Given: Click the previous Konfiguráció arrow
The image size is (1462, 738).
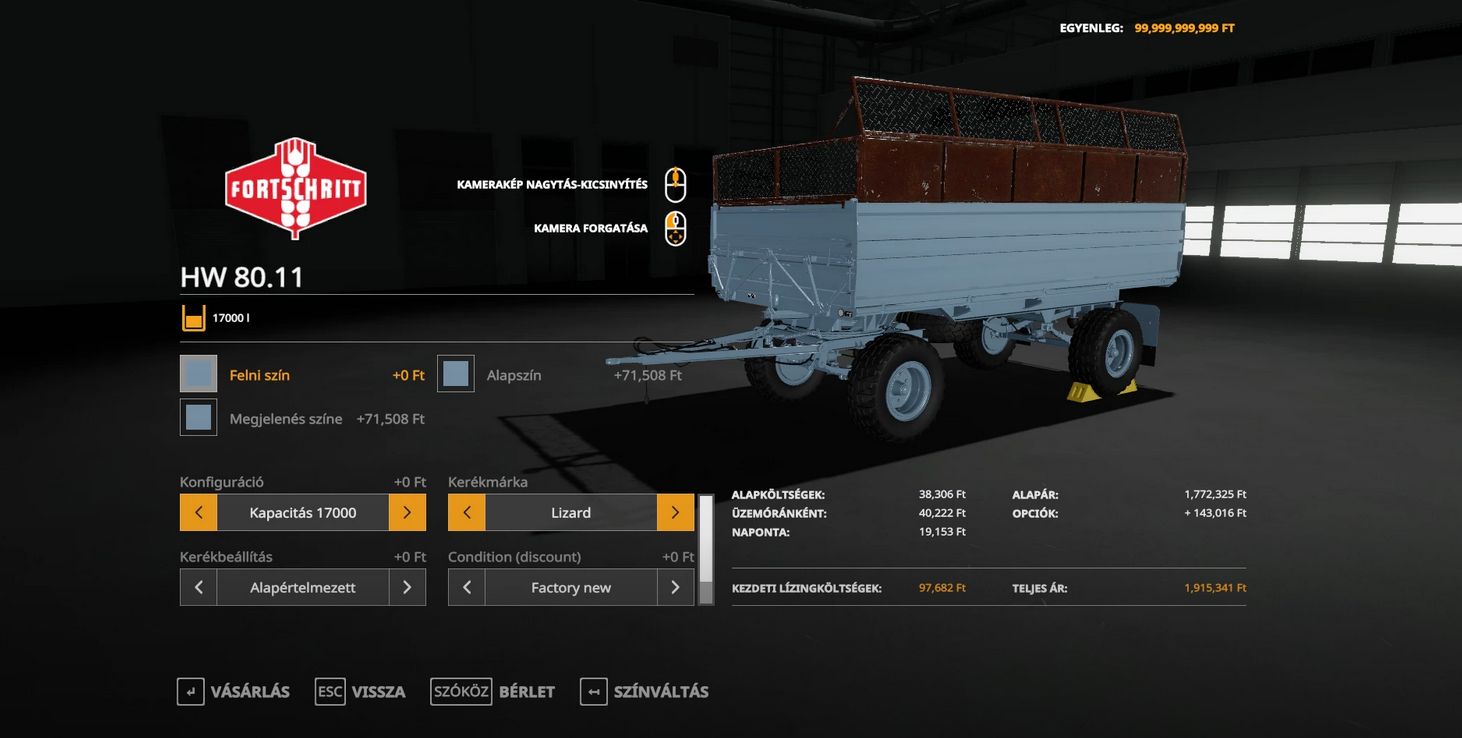Looking at the screenshot, I should click(198, 513).
